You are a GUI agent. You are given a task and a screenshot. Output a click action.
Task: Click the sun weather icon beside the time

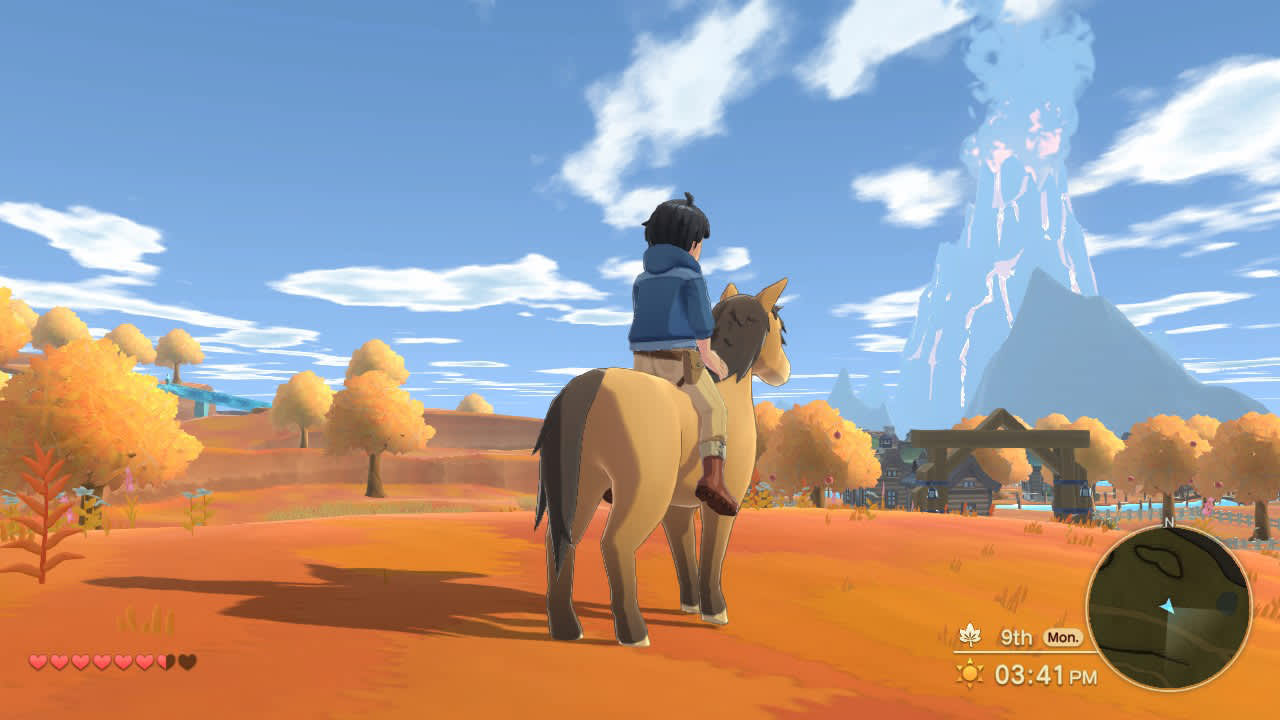(970, 673)
